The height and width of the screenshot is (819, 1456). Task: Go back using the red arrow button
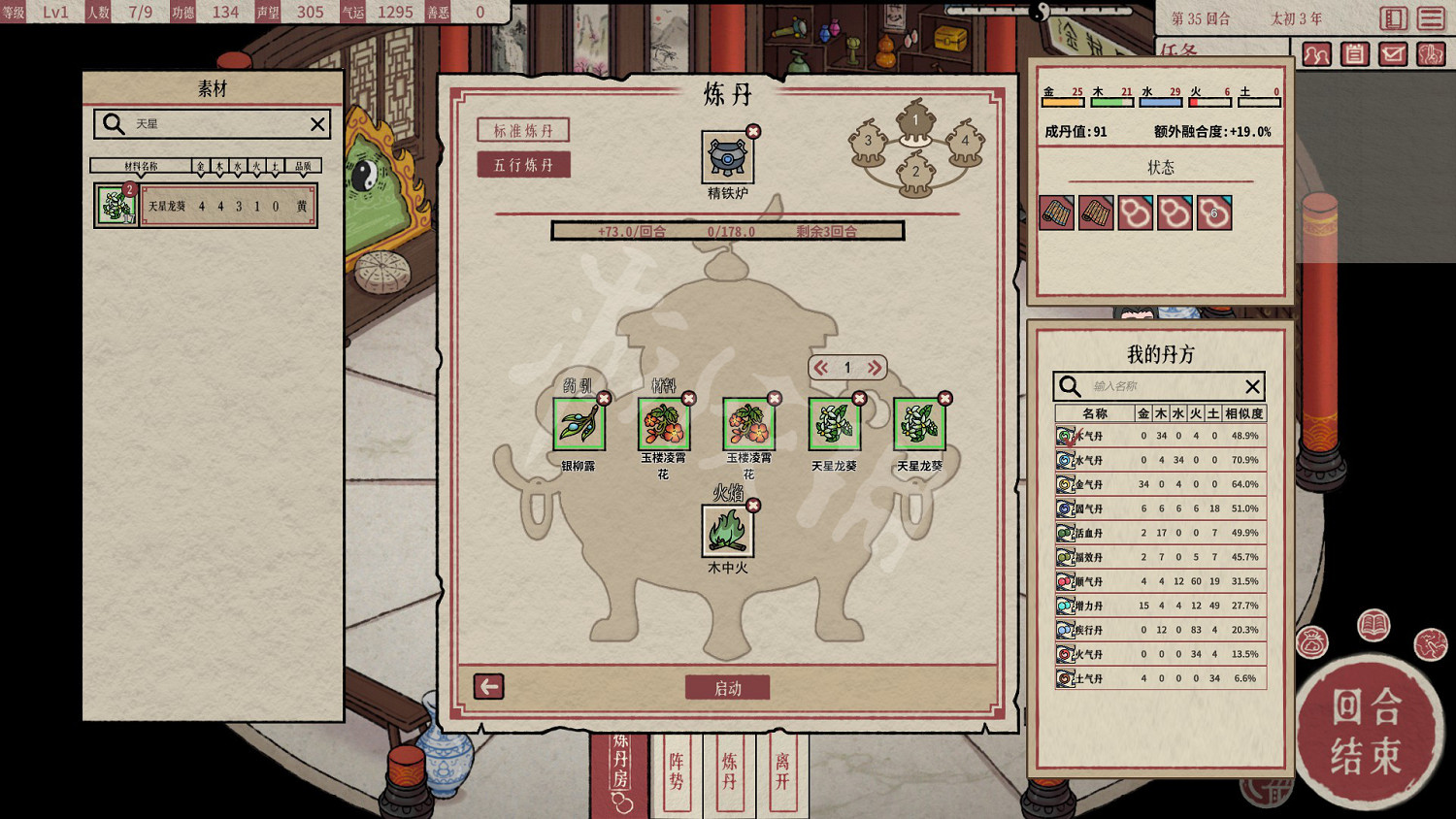(x=488, y=687)
